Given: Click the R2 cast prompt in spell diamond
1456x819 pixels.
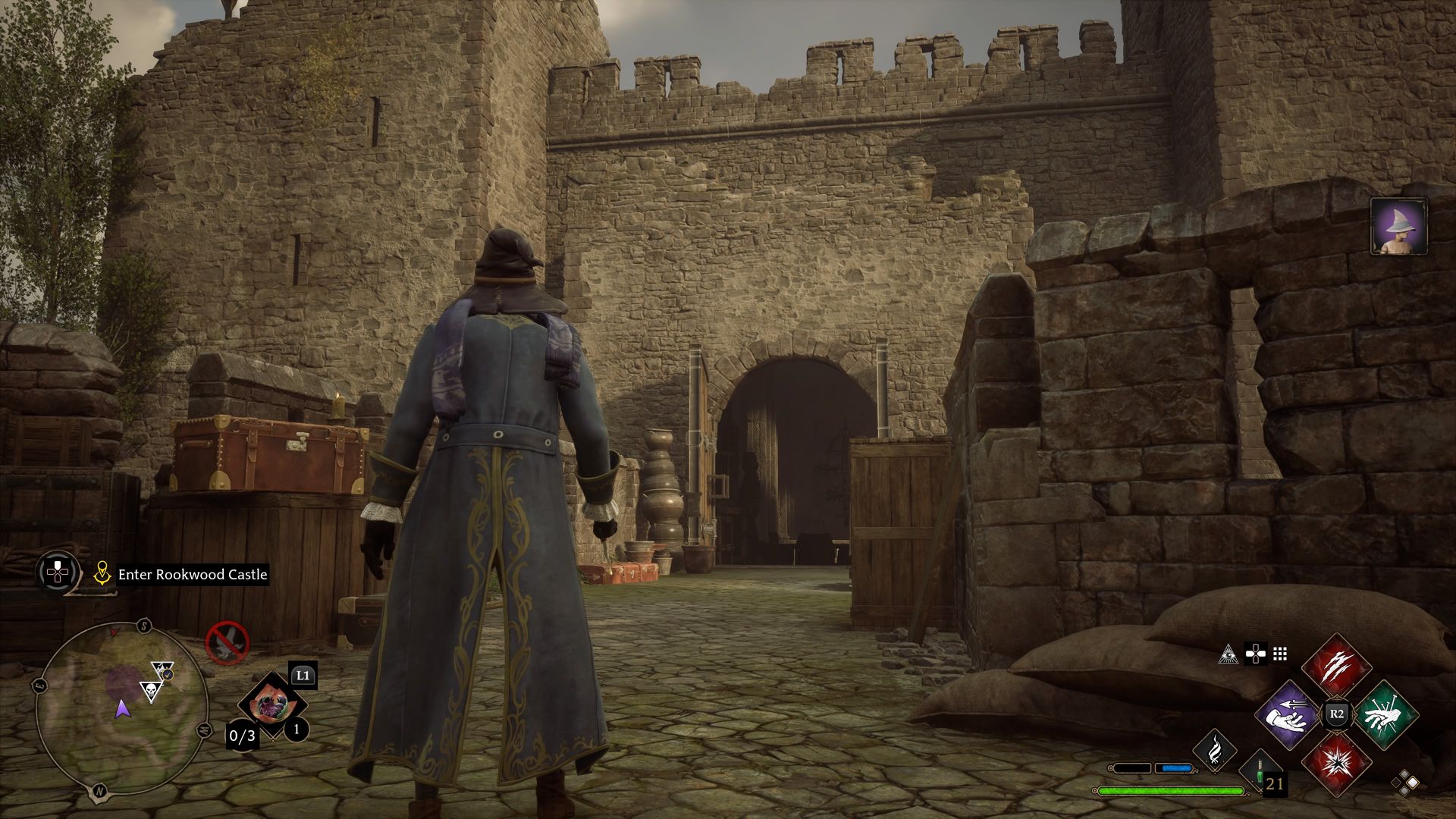Looking at the screenshot, I should (x=1336, y=713).
